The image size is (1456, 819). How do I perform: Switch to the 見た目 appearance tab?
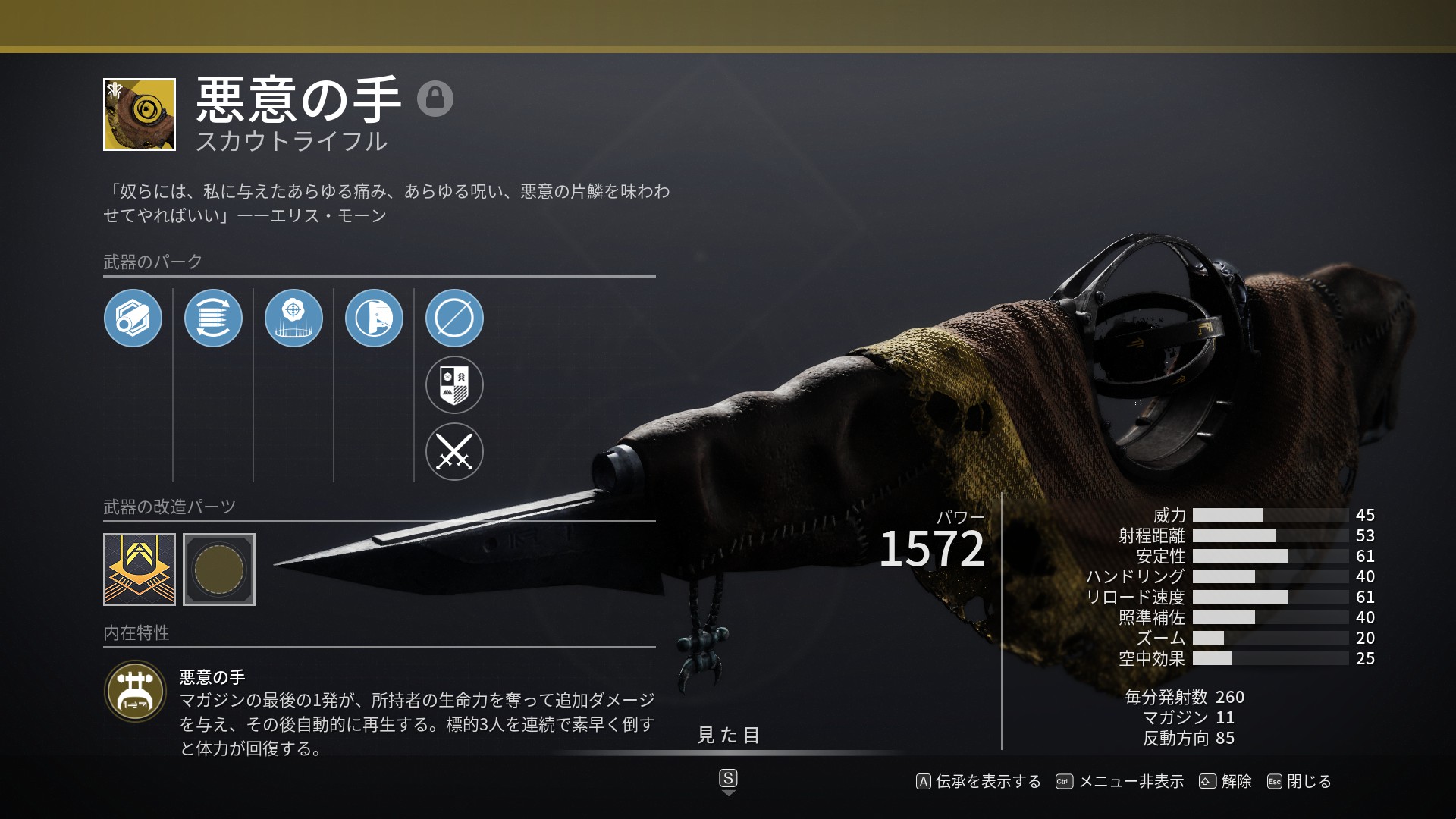click(728, 736)
